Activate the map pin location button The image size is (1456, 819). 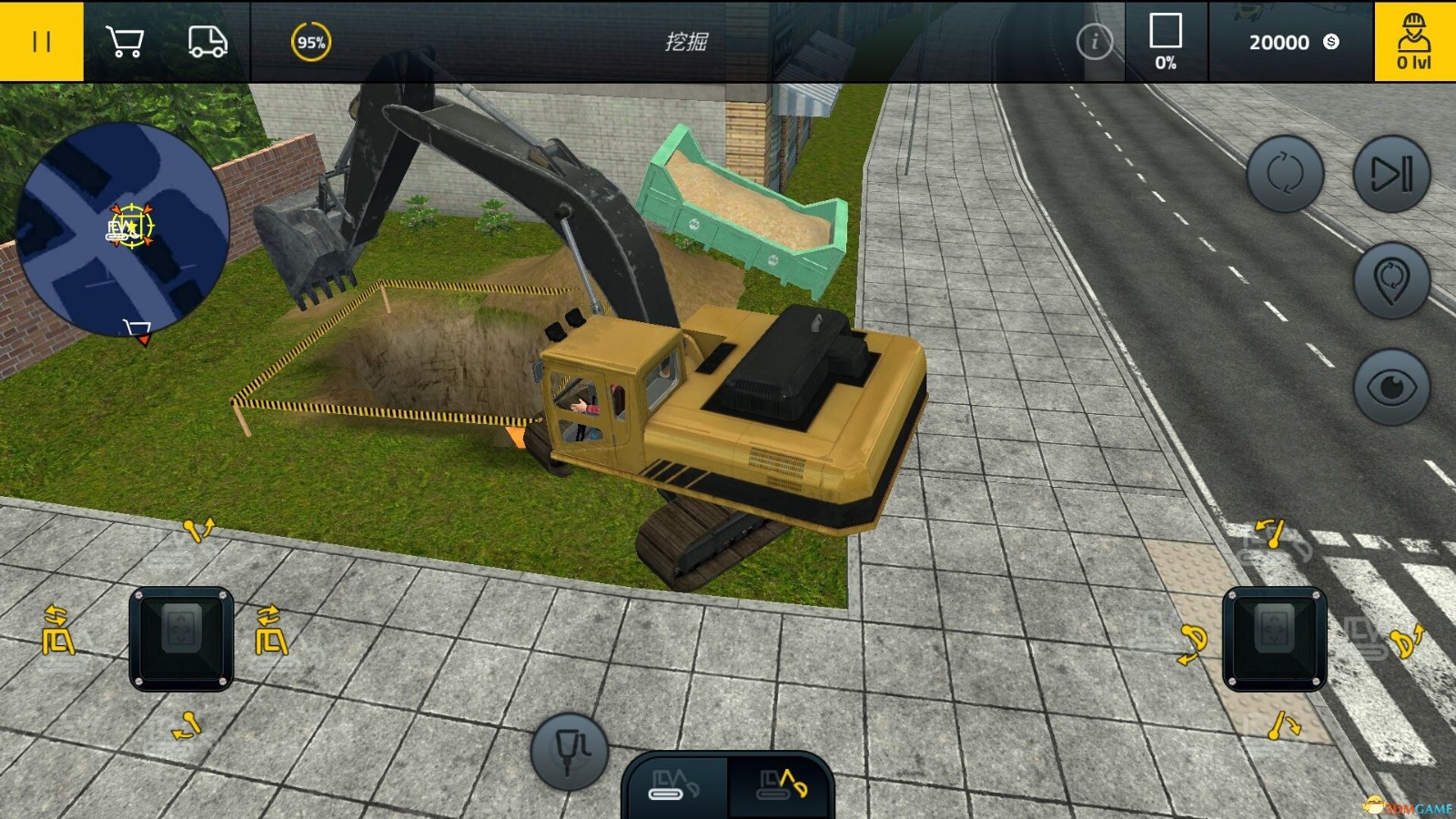point(1391,280)
